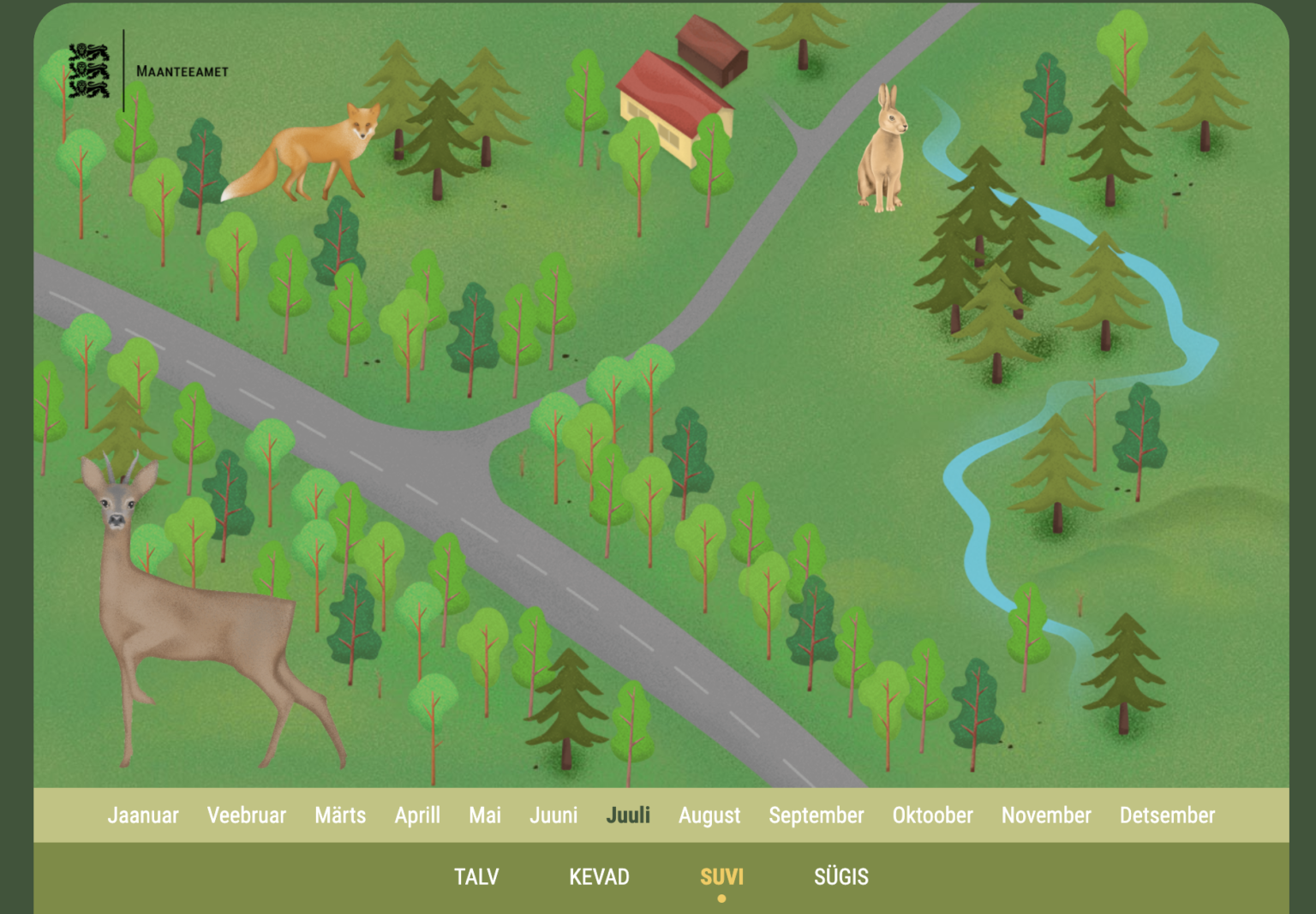Choose the KEVAD season
Image resolution: width=1316 pixels, height=914 pixels.
pyautogui.click(x=599, y=876)
